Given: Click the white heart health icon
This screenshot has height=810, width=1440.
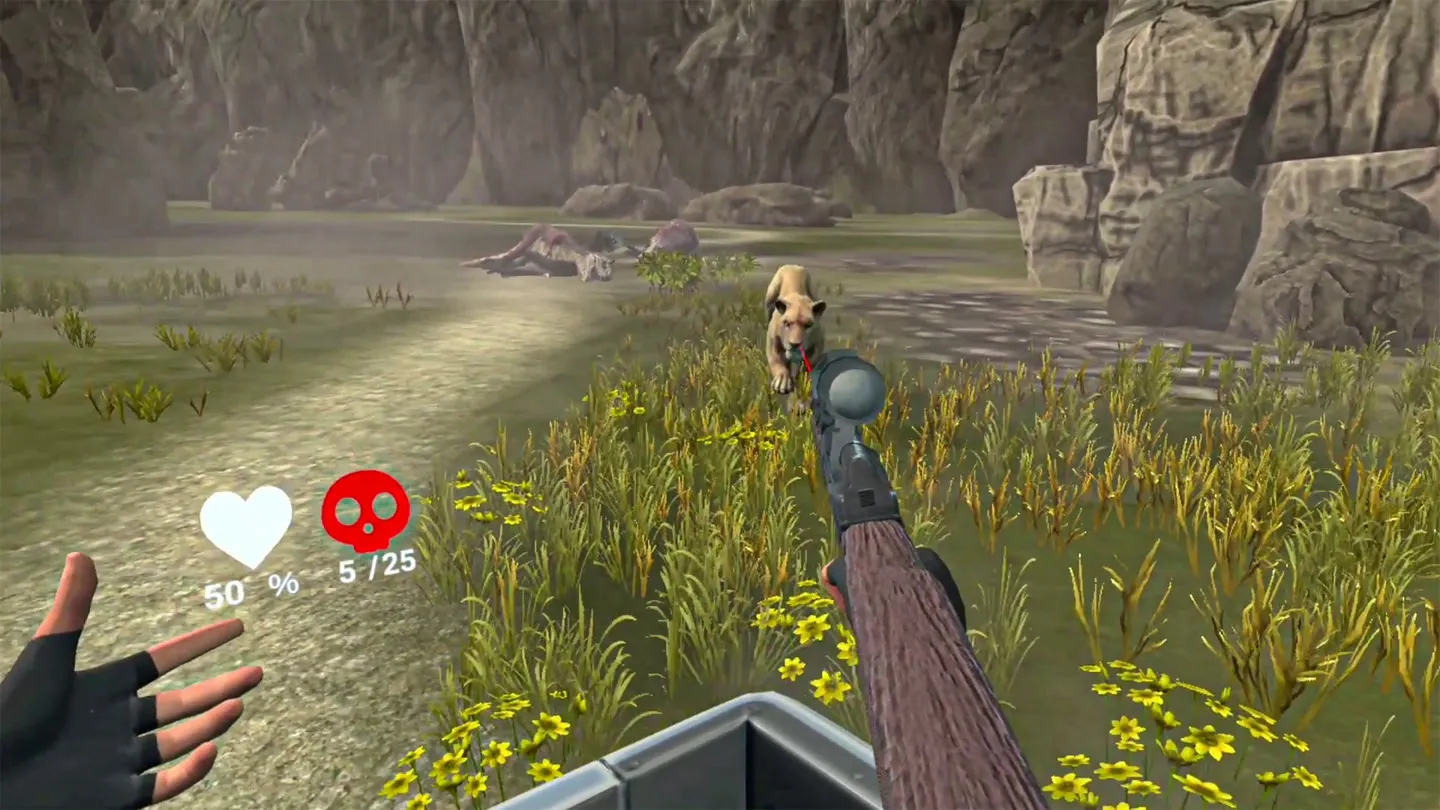Looking at the screenshot, I should coord(246,524).
